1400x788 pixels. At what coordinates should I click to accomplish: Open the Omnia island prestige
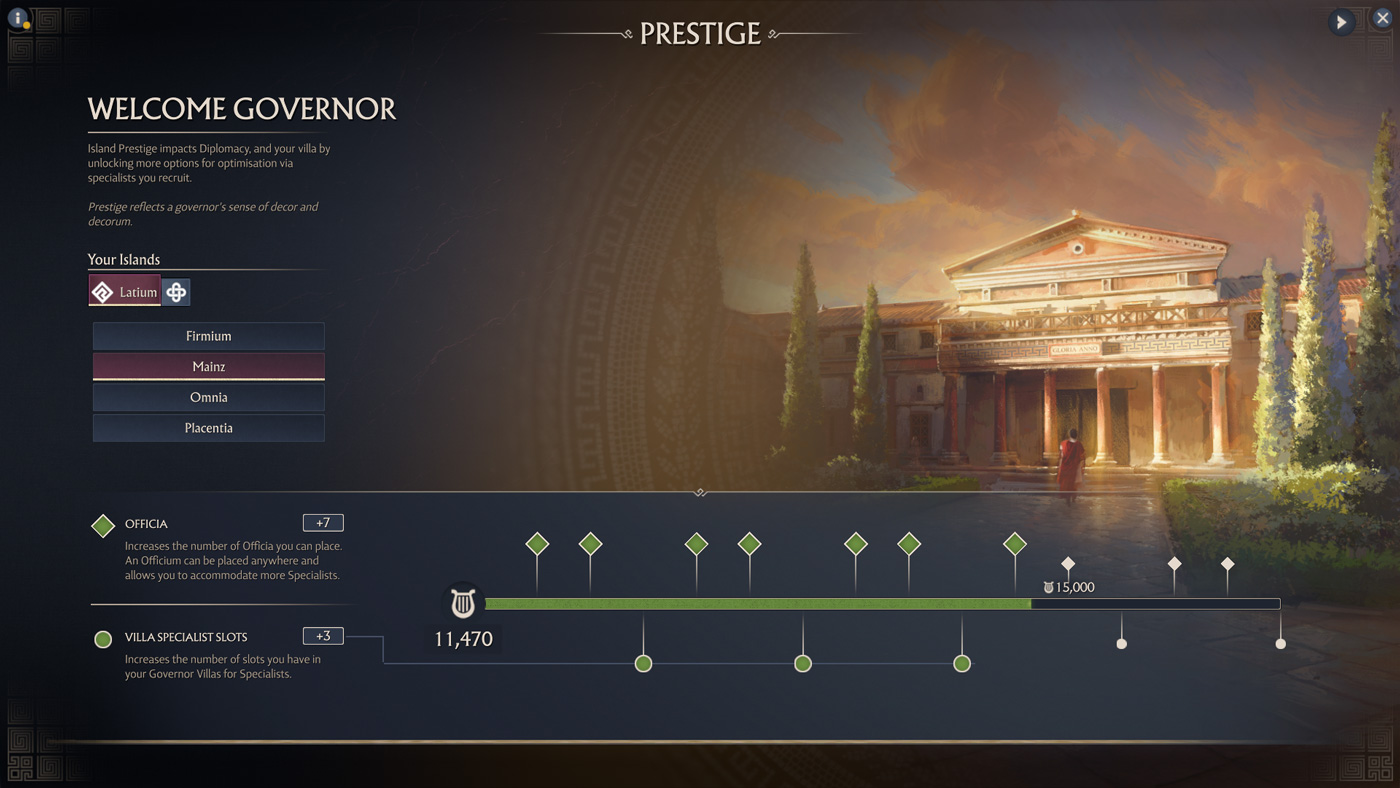coord(208,397)
